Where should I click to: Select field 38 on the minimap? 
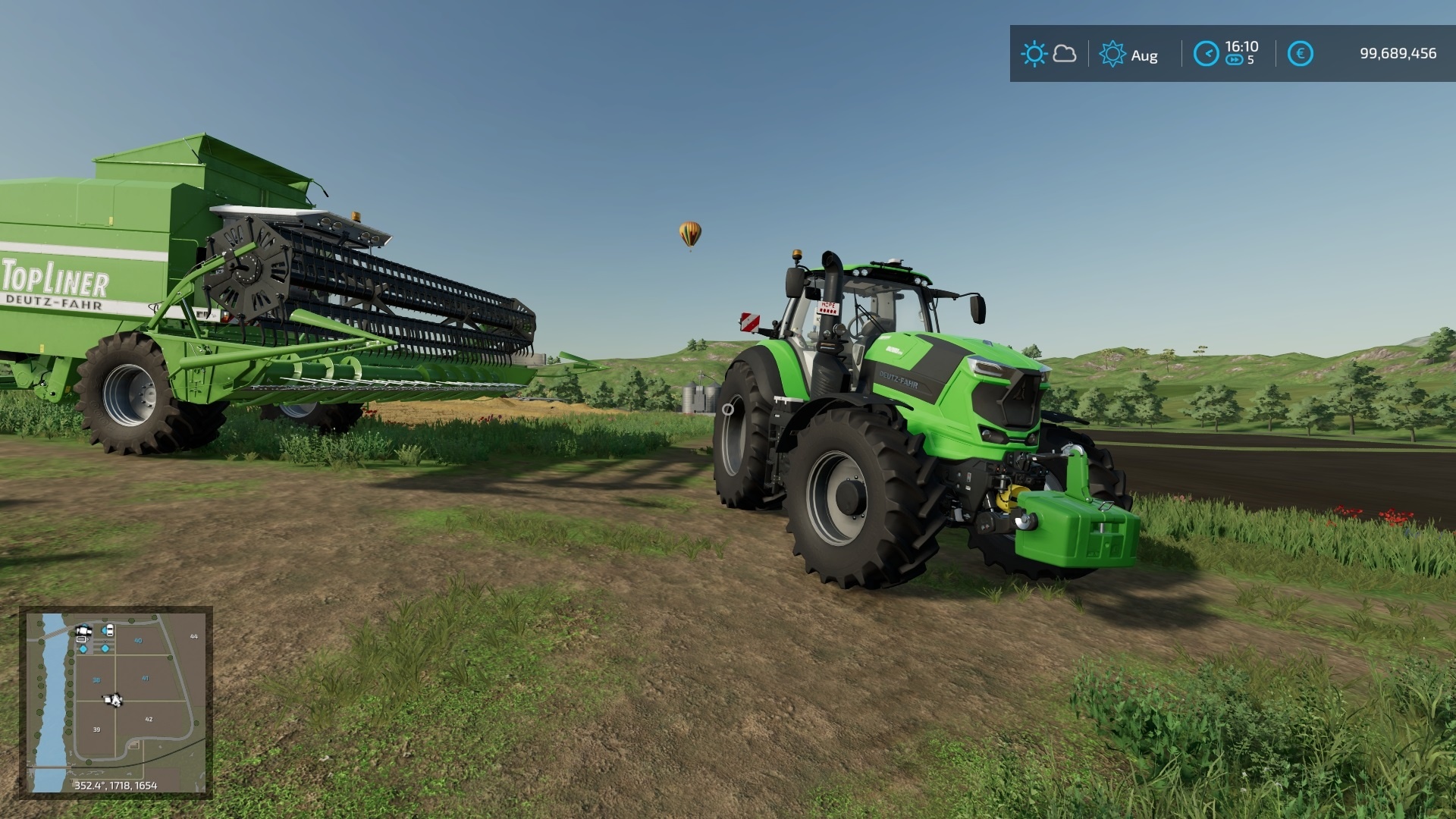(96, 679)
